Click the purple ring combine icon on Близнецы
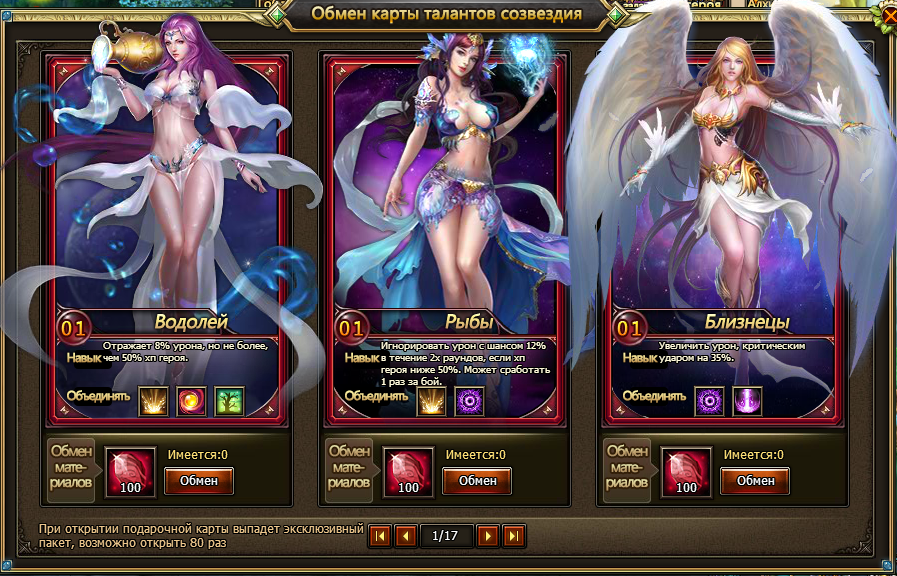The image size is (897, 576). click(709, 401)
